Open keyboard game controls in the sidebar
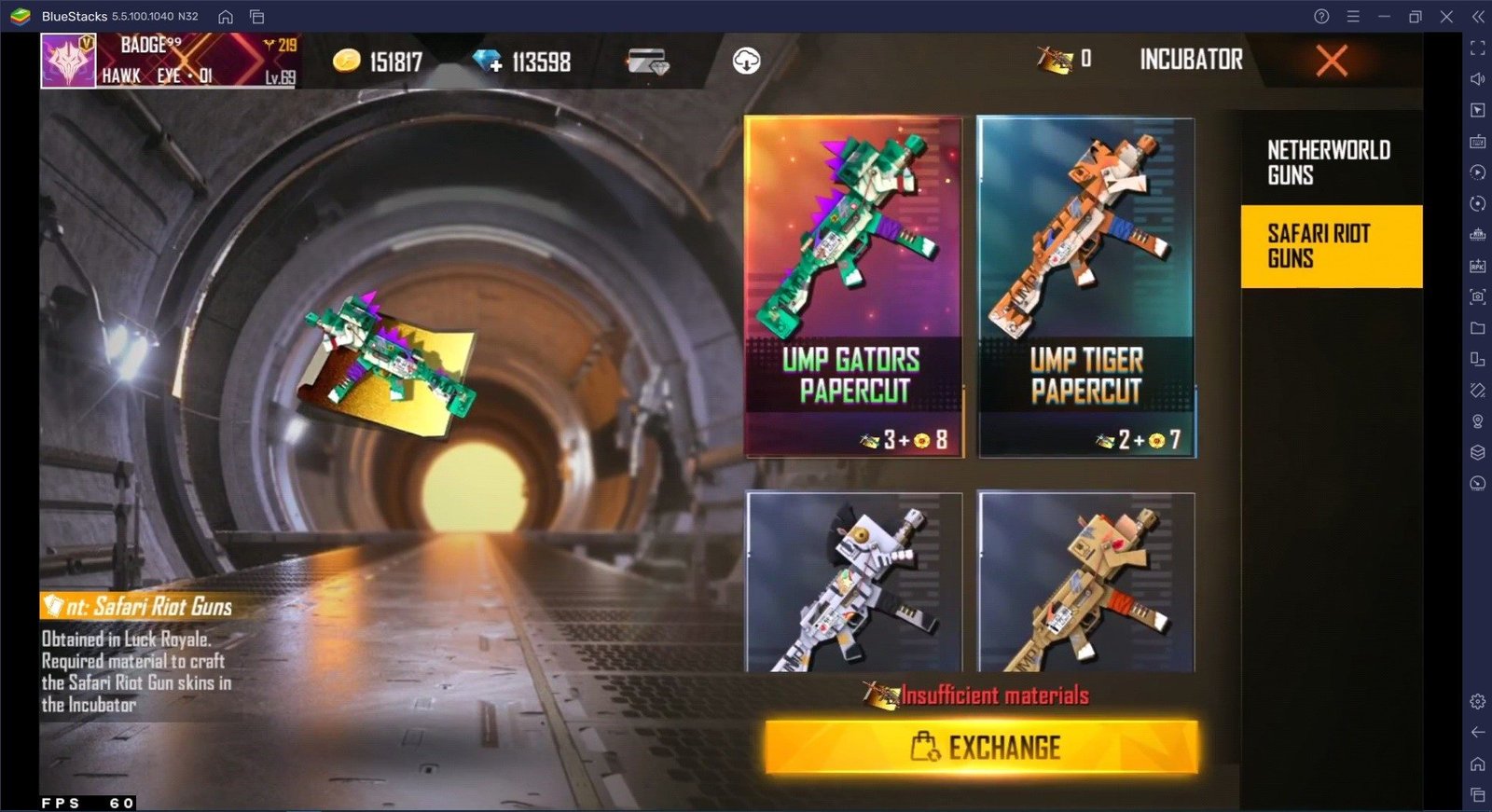The image size is (1492, 812). coord(1478,142)
